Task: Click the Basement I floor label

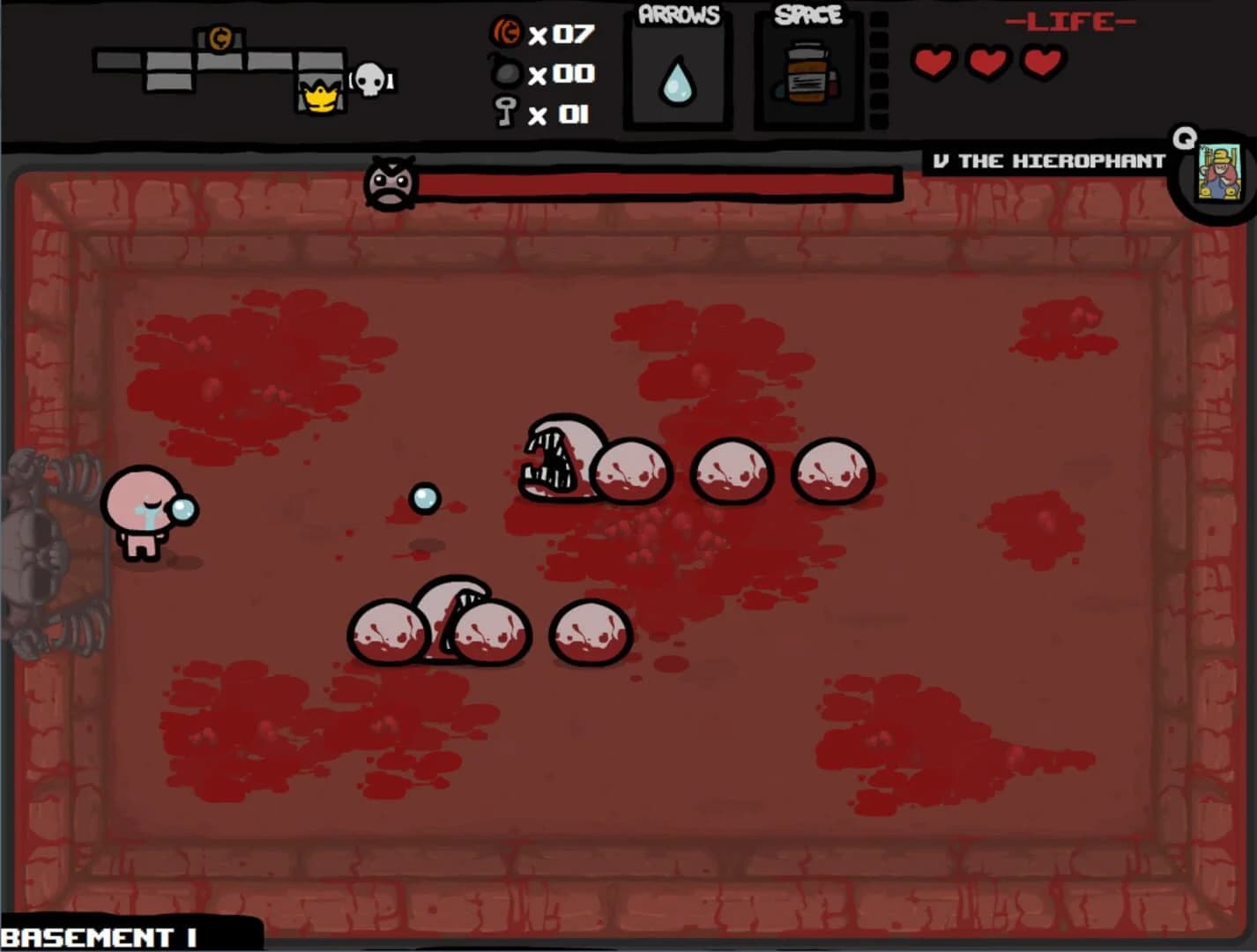Action: 97,936
